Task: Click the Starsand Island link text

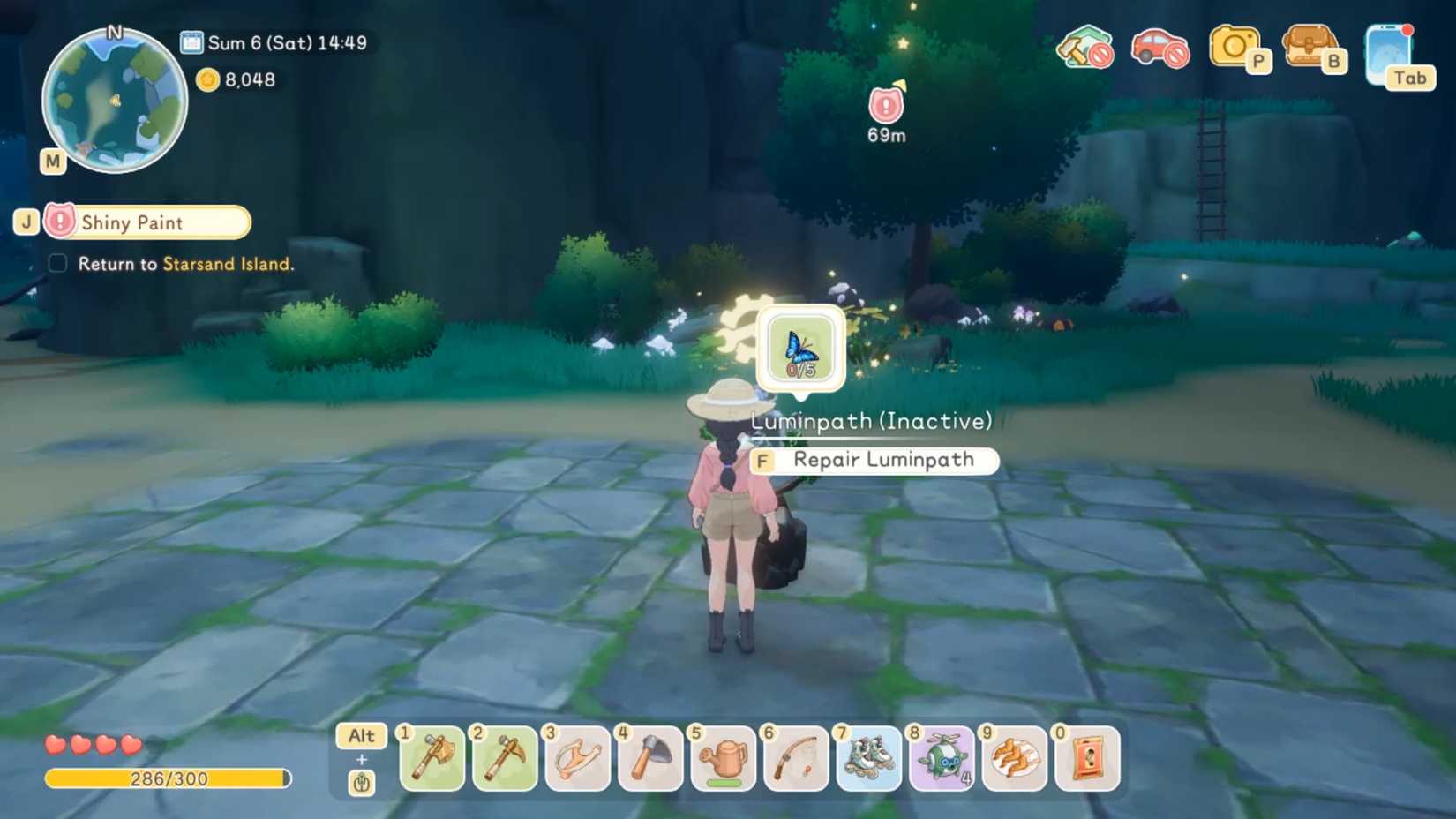Action: click(228, 264)
